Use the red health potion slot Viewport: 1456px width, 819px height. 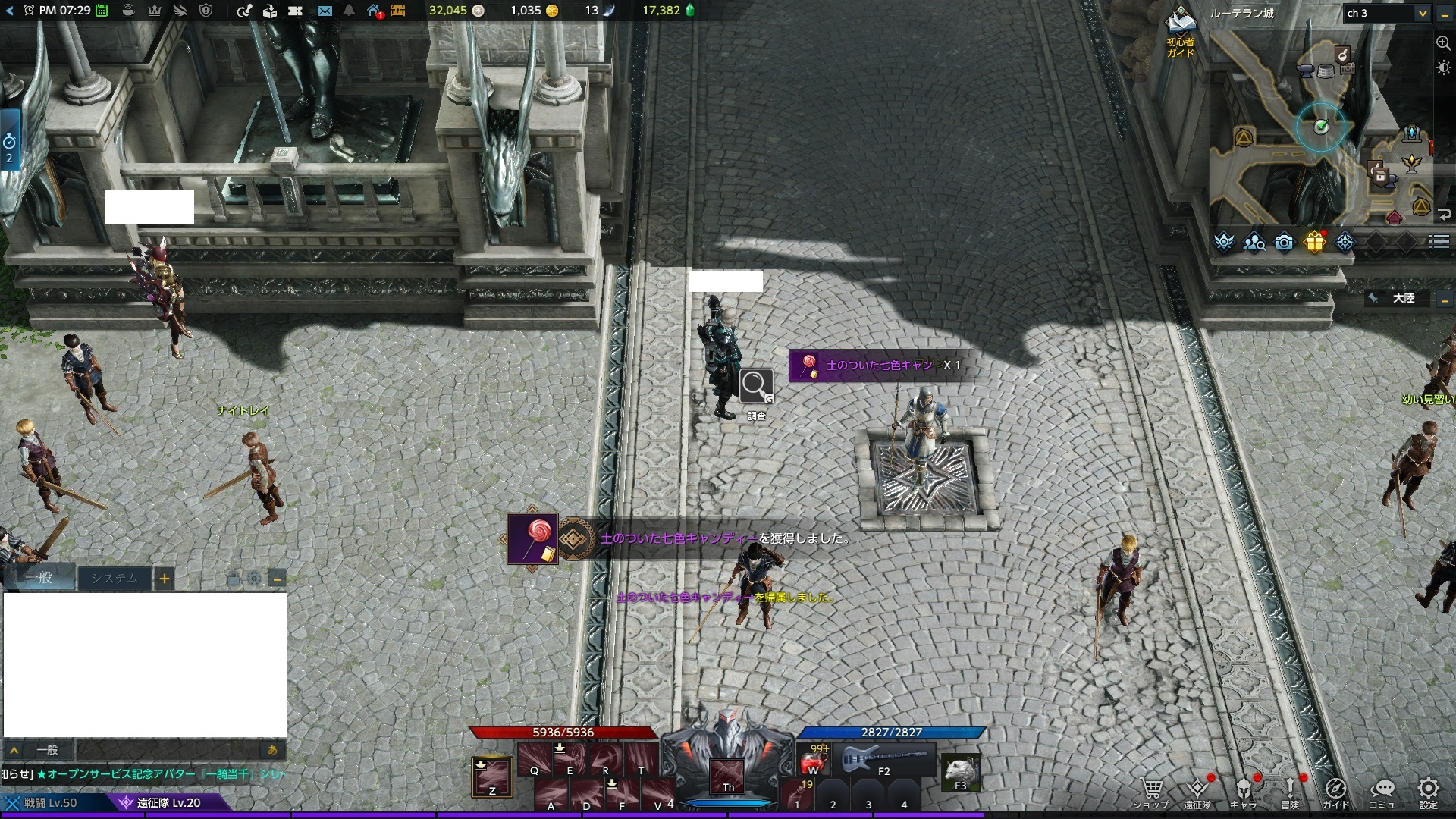[x=814, y=759]
